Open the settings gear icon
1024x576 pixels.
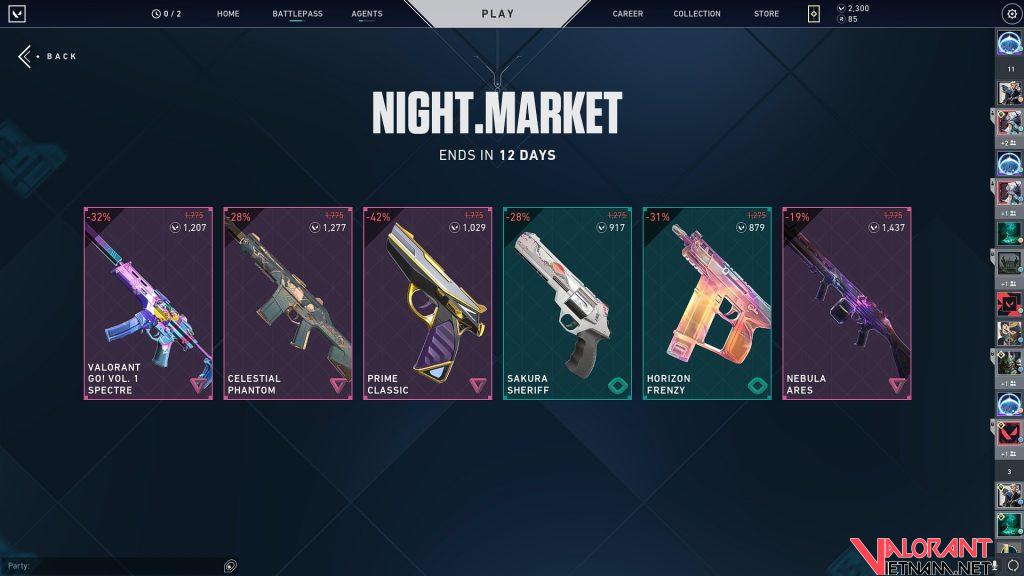[1010, 14]
